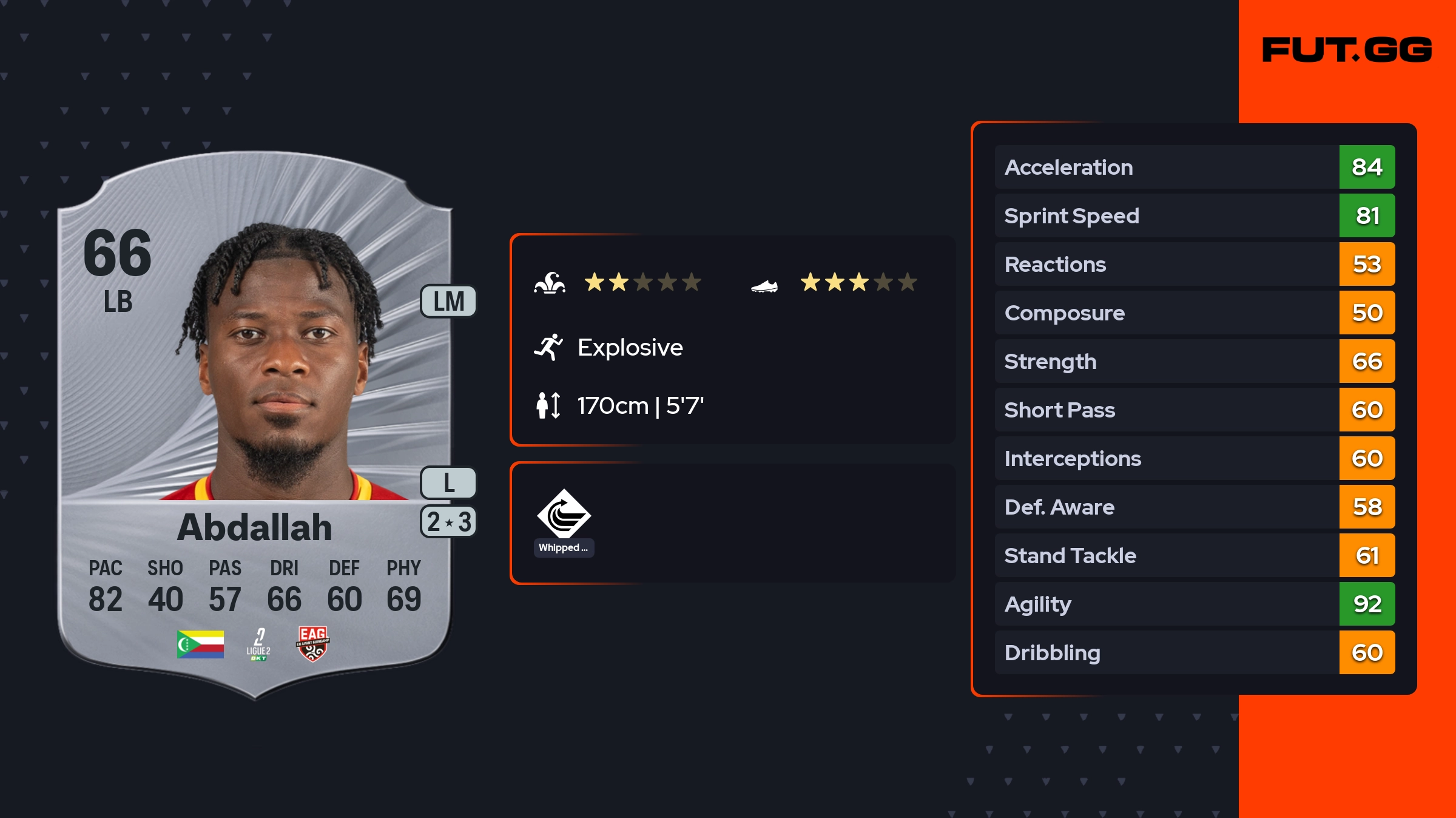Image resolution: width=1456 pixels, height=818 pixels.
Task: Choose the Dribbling stat row
Action: [1194, 652]
